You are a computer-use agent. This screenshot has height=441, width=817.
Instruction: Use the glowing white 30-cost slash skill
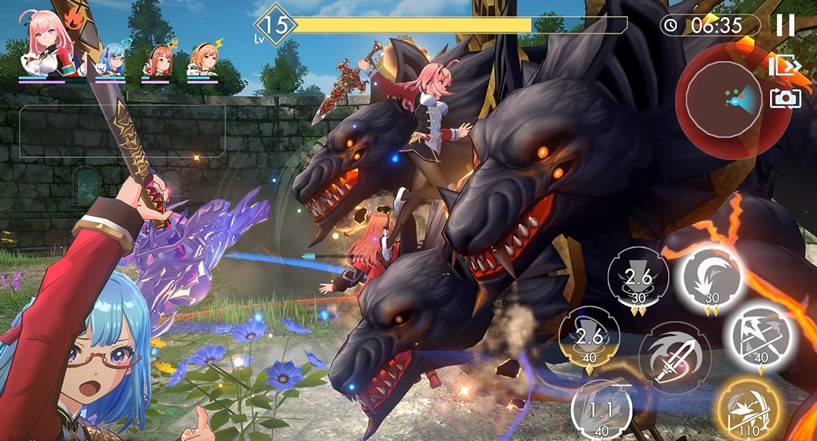[x=711, y=276]
